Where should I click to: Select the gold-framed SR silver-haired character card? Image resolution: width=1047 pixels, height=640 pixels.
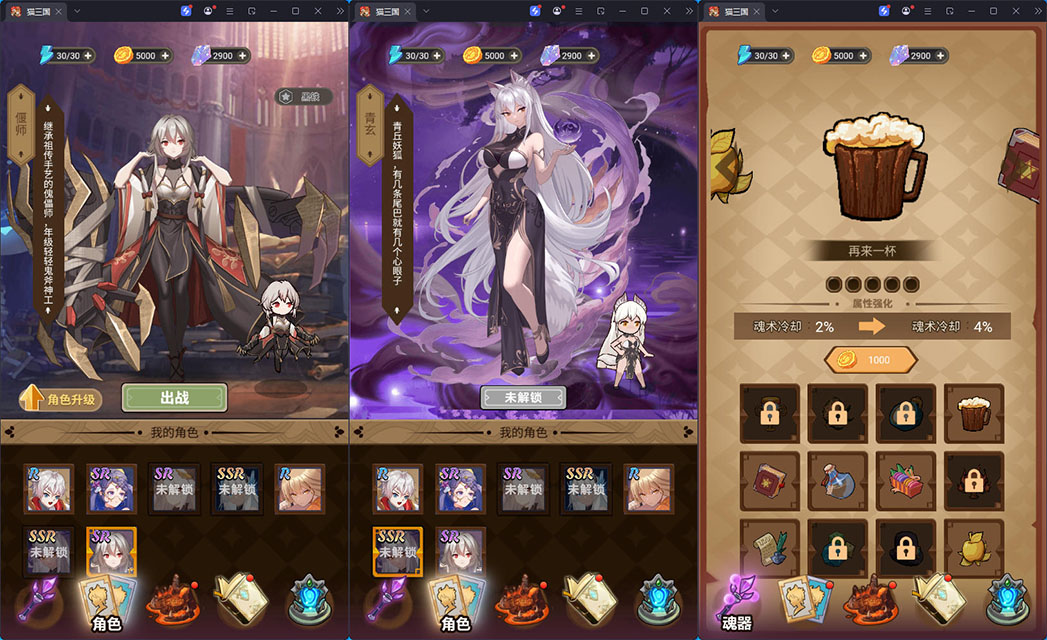pyautogui.click(x=111, y=552)
